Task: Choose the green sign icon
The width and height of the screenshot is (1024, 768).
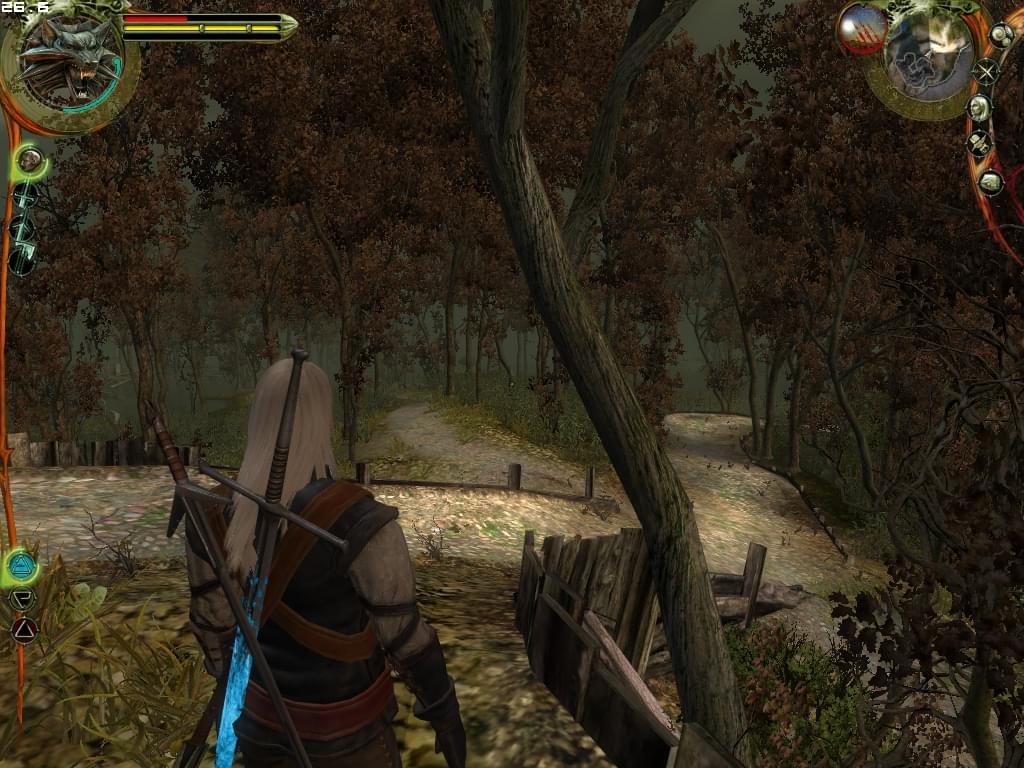Action: coord(22,599)
